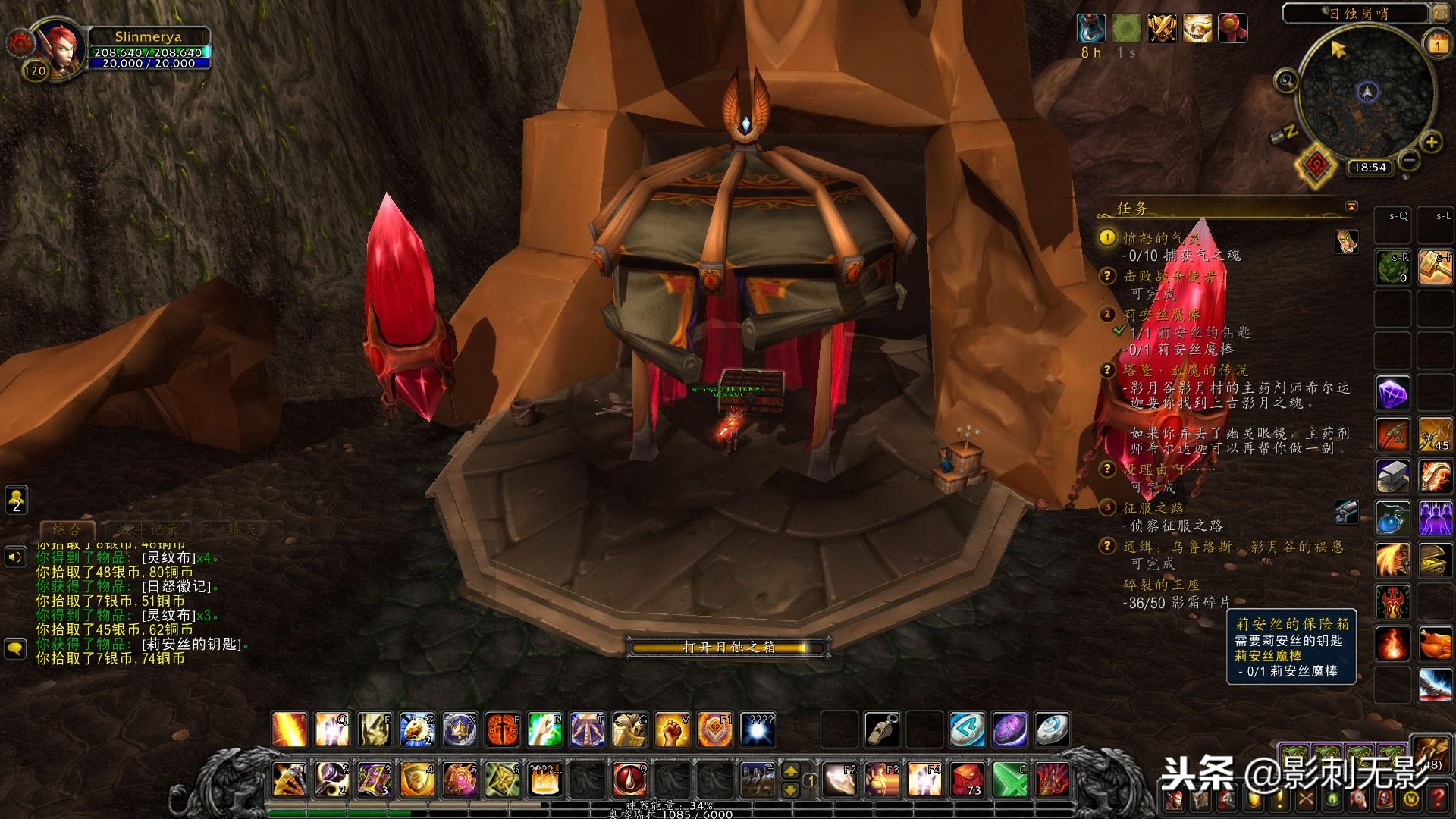The height and width of the screenshot is (819, 1456).
Task: Switch to the 综合 chat tab
Action: click(x=67, y=529)
